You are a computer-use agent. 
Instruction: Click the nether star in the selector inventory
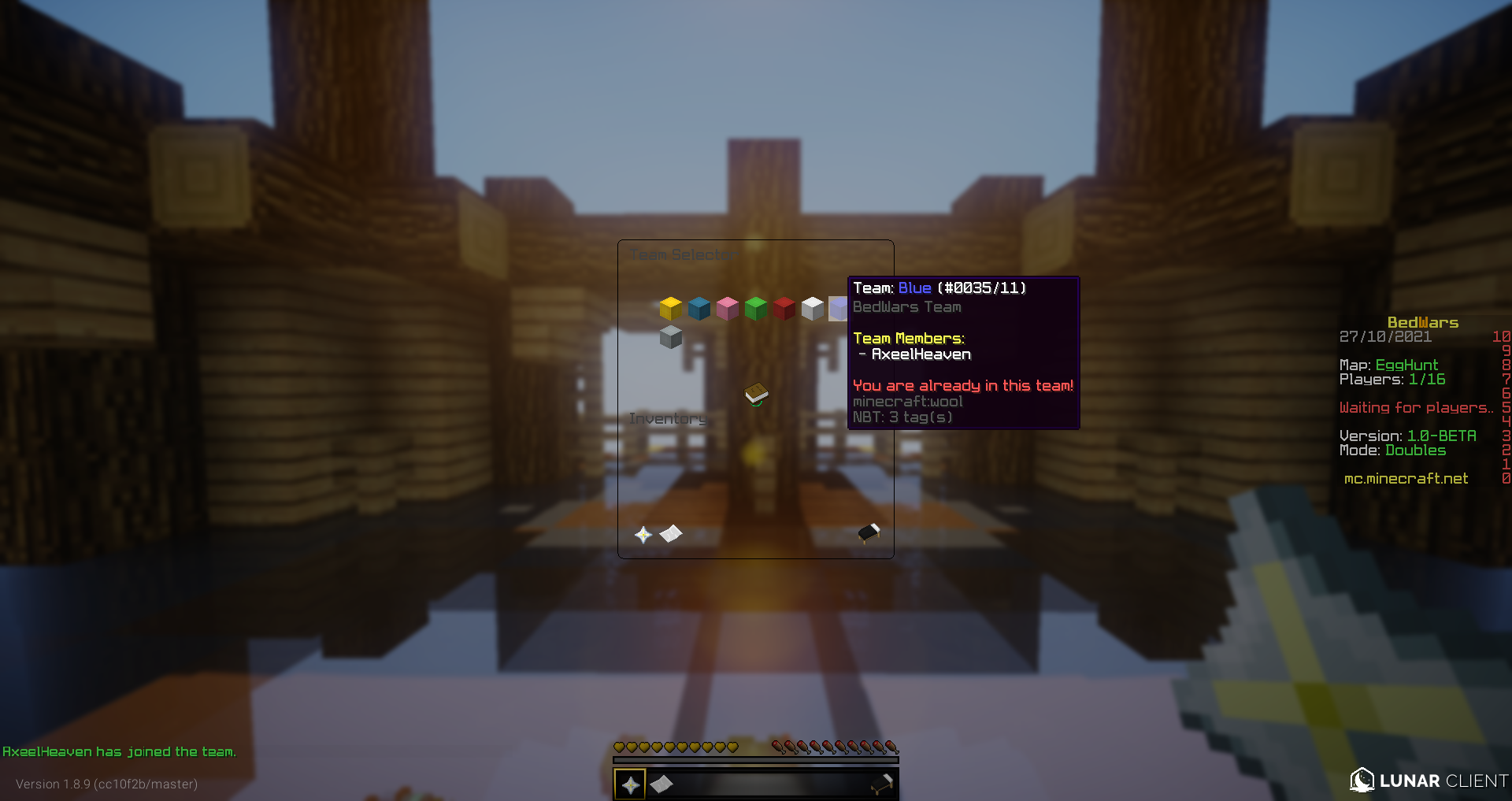(x=645, y=535)
